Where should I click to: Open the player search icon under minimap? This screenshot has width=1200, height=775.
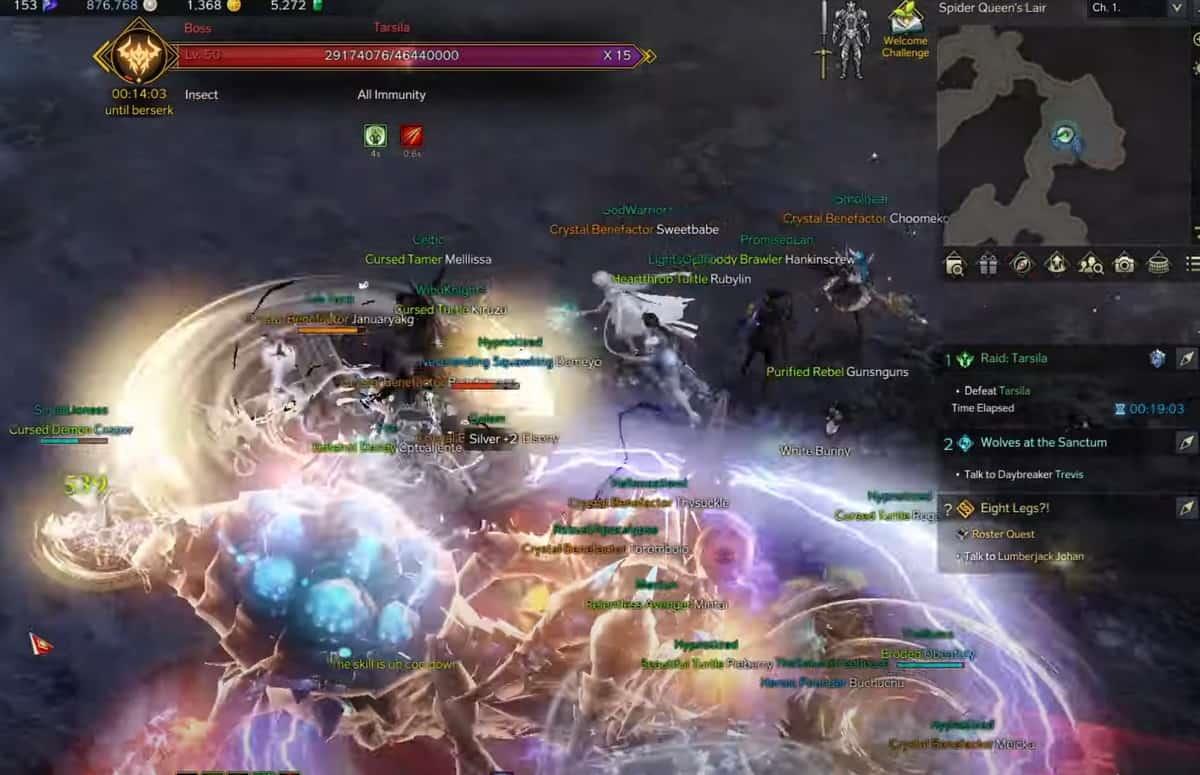[1091, 264]
